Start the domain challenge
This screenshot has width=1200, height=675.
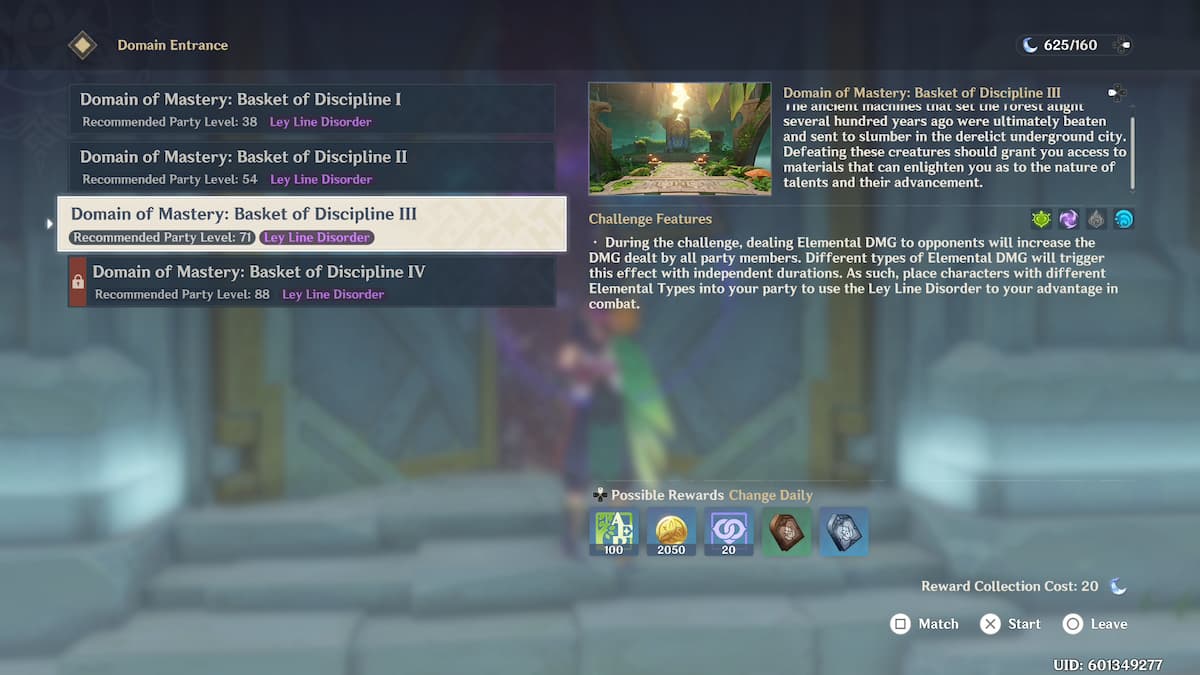1010,624
